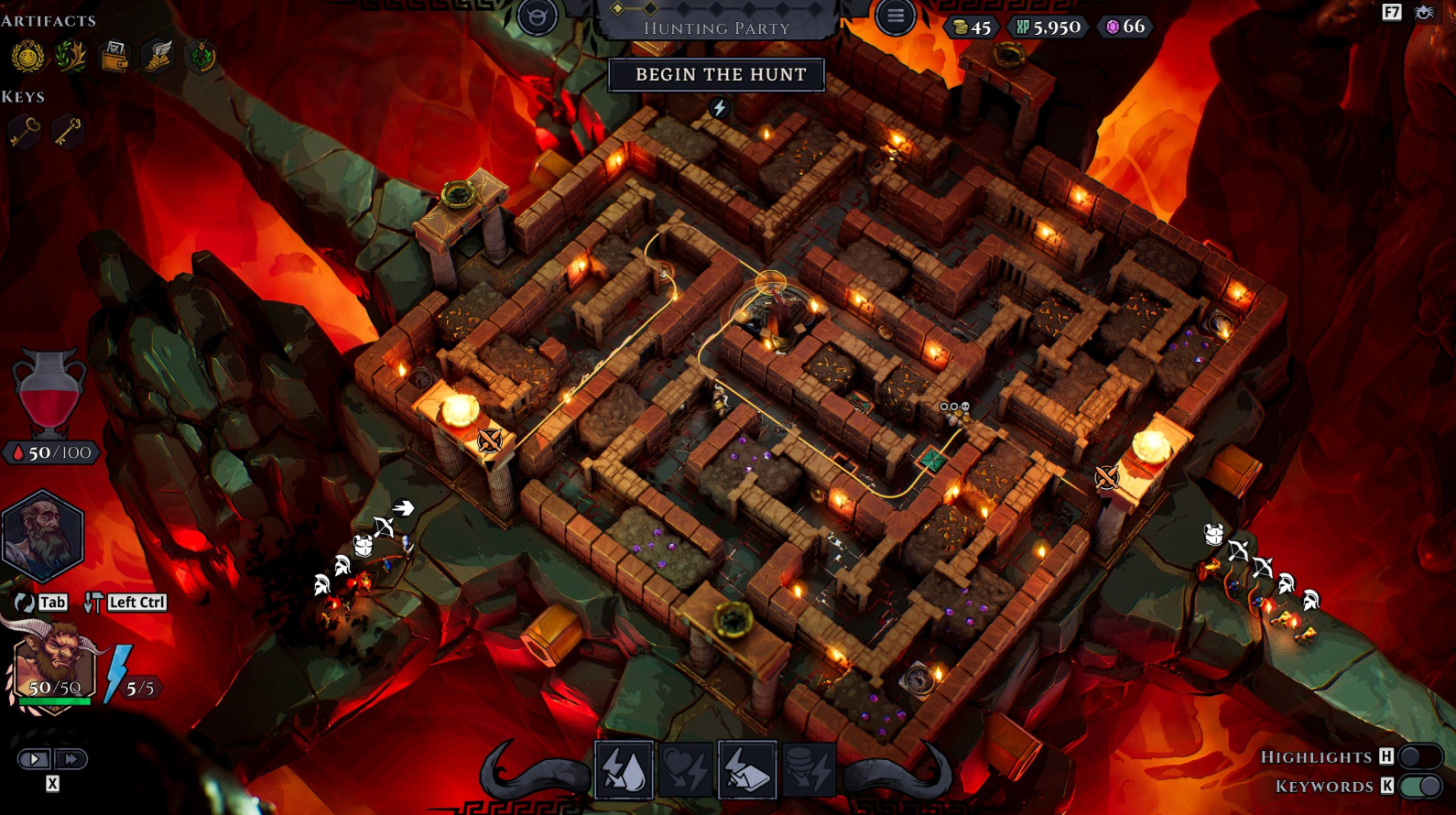The height and width of the screenshot is (815, 1456).
Task: Select the gold medal artifact icon
Action: [x=30, y=55]
